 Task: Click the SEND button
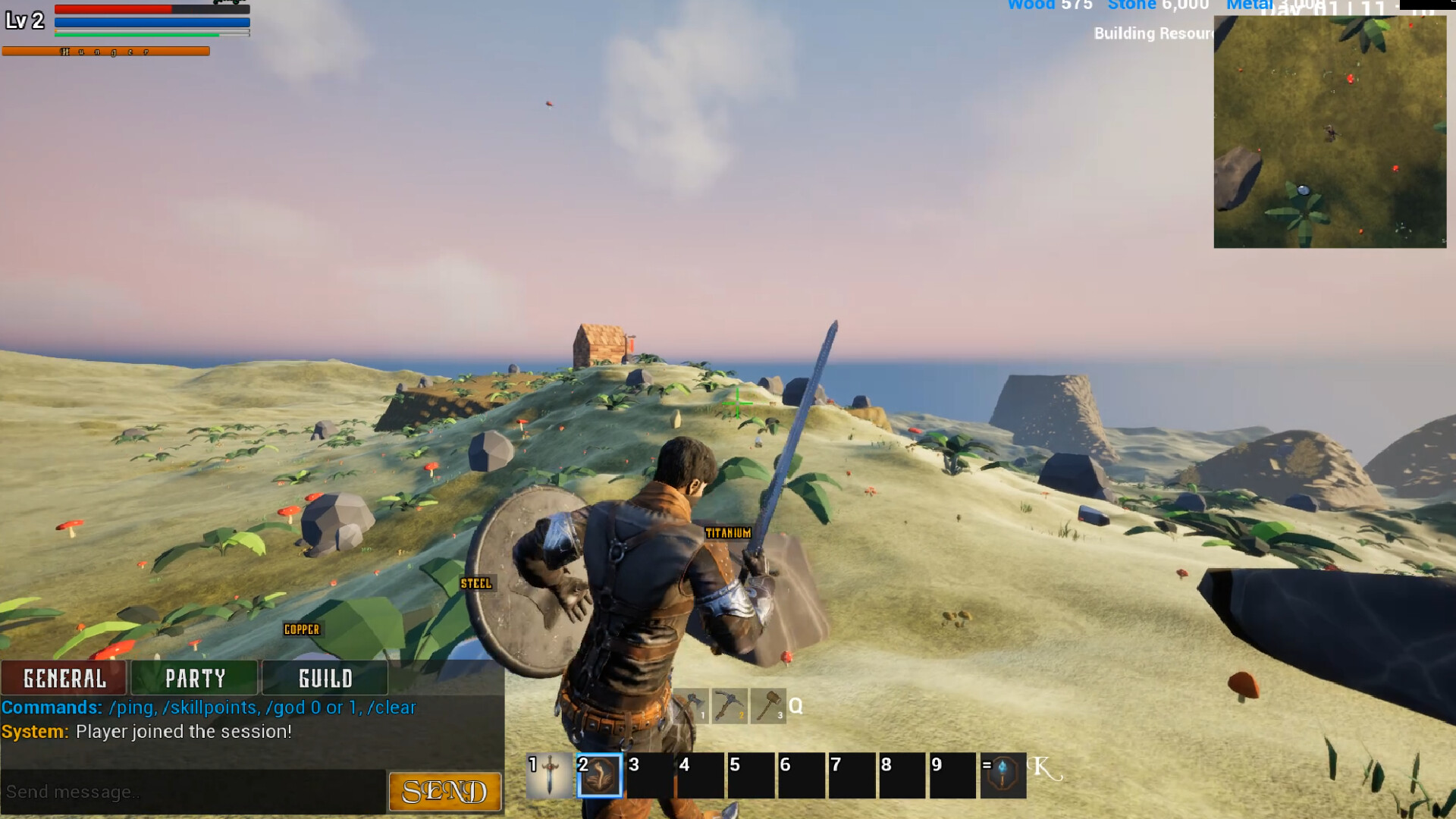pyautogui.click(x=444, y=791)
